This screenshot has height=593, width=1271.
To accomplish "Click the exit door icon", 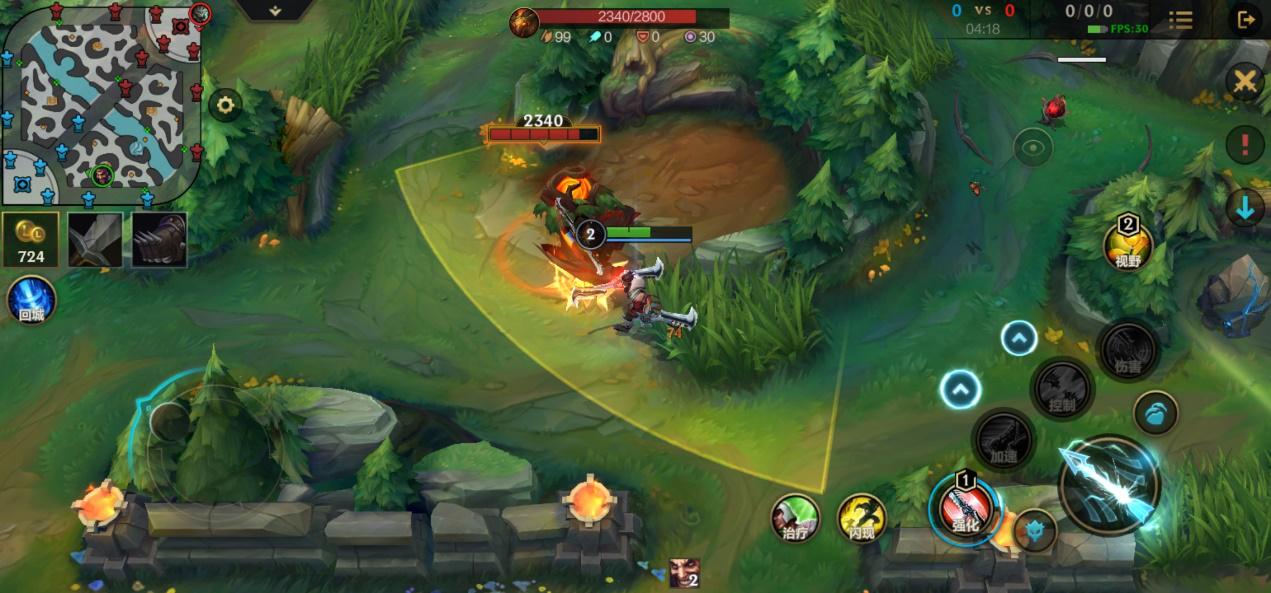I will [1246, 20].
